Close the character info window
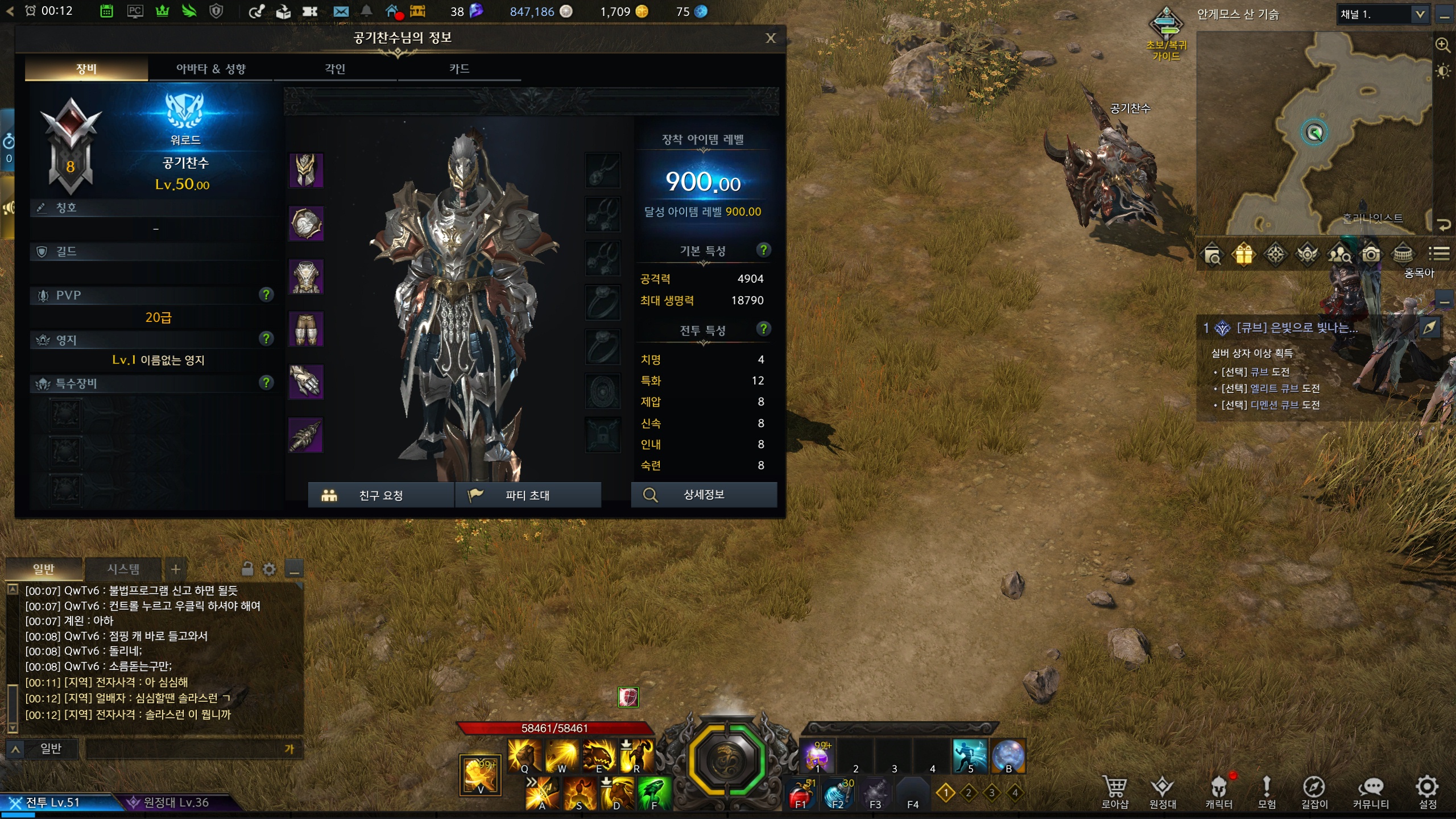Screen dimensions: 1456x819 771,38
